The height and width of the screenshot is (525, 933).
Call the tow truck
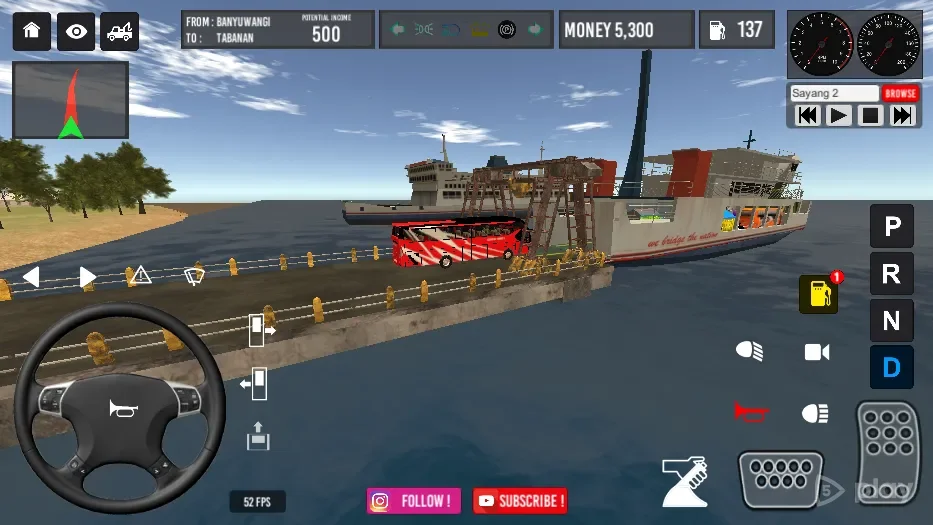[x=120, y=32]
